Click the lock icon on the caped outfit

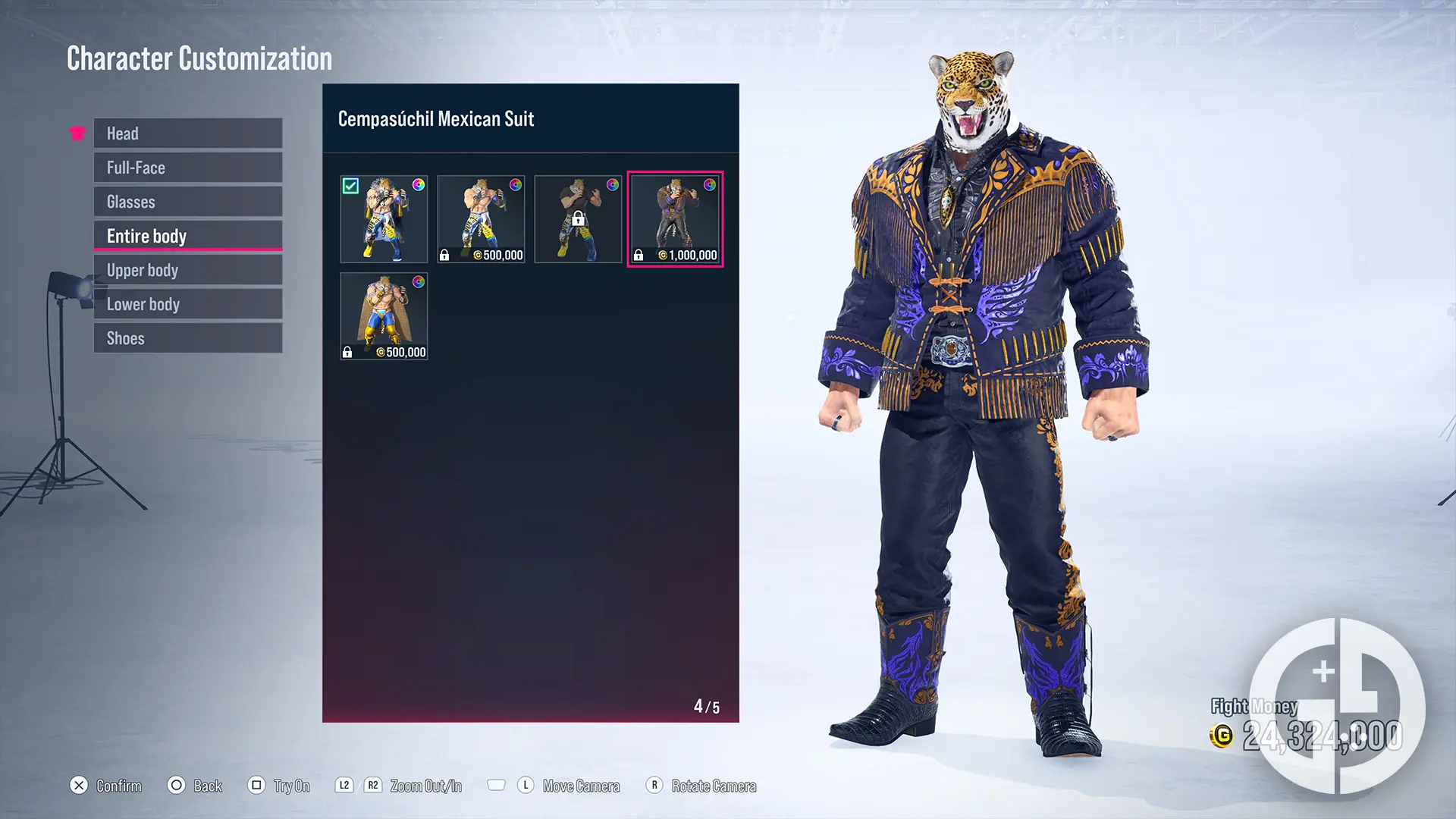tap(347, 352)
